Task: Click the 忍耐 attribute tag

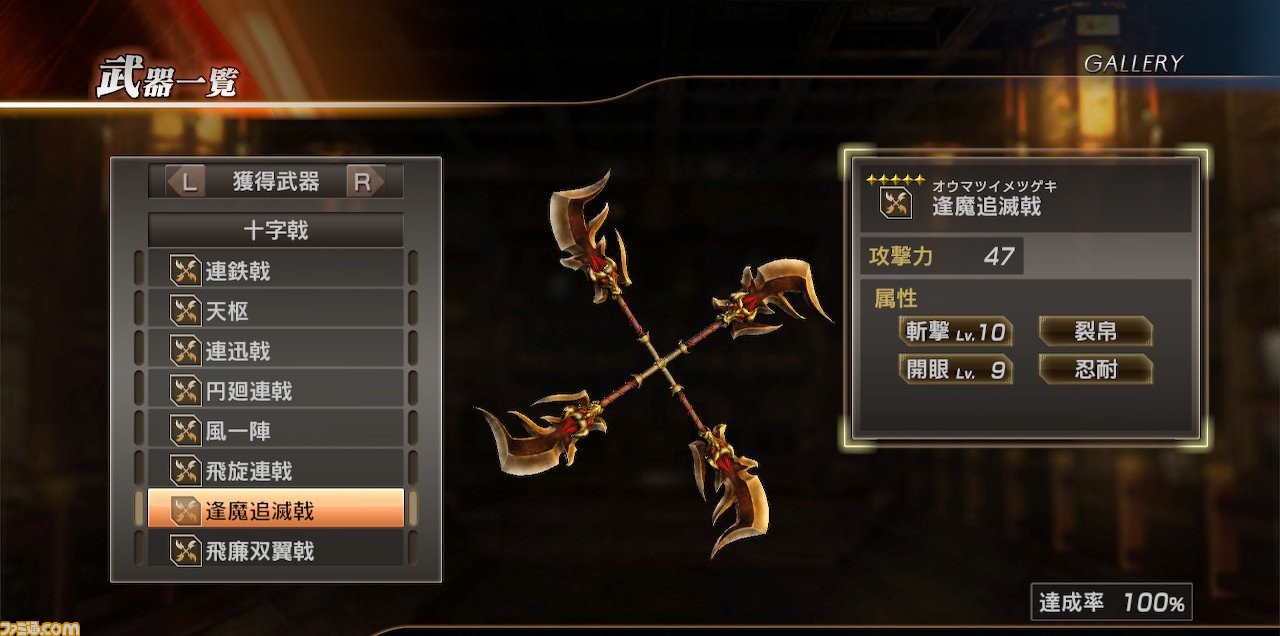Action: [x=1095, y=370]
